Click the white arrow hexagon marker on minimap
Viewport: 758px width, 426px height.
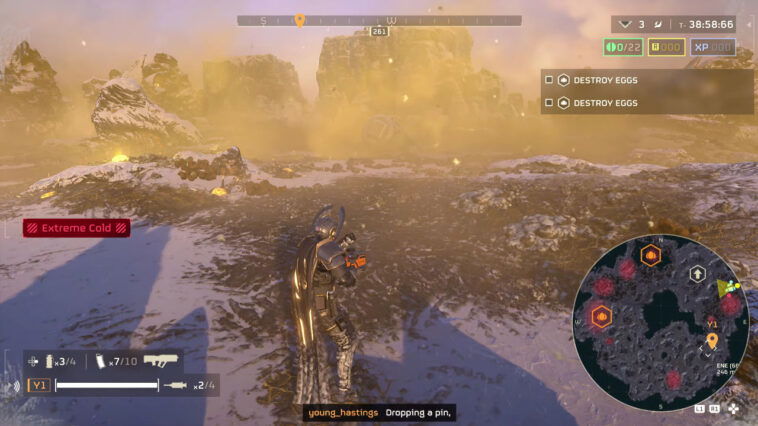pyautogui.click(x=696, y=274)
